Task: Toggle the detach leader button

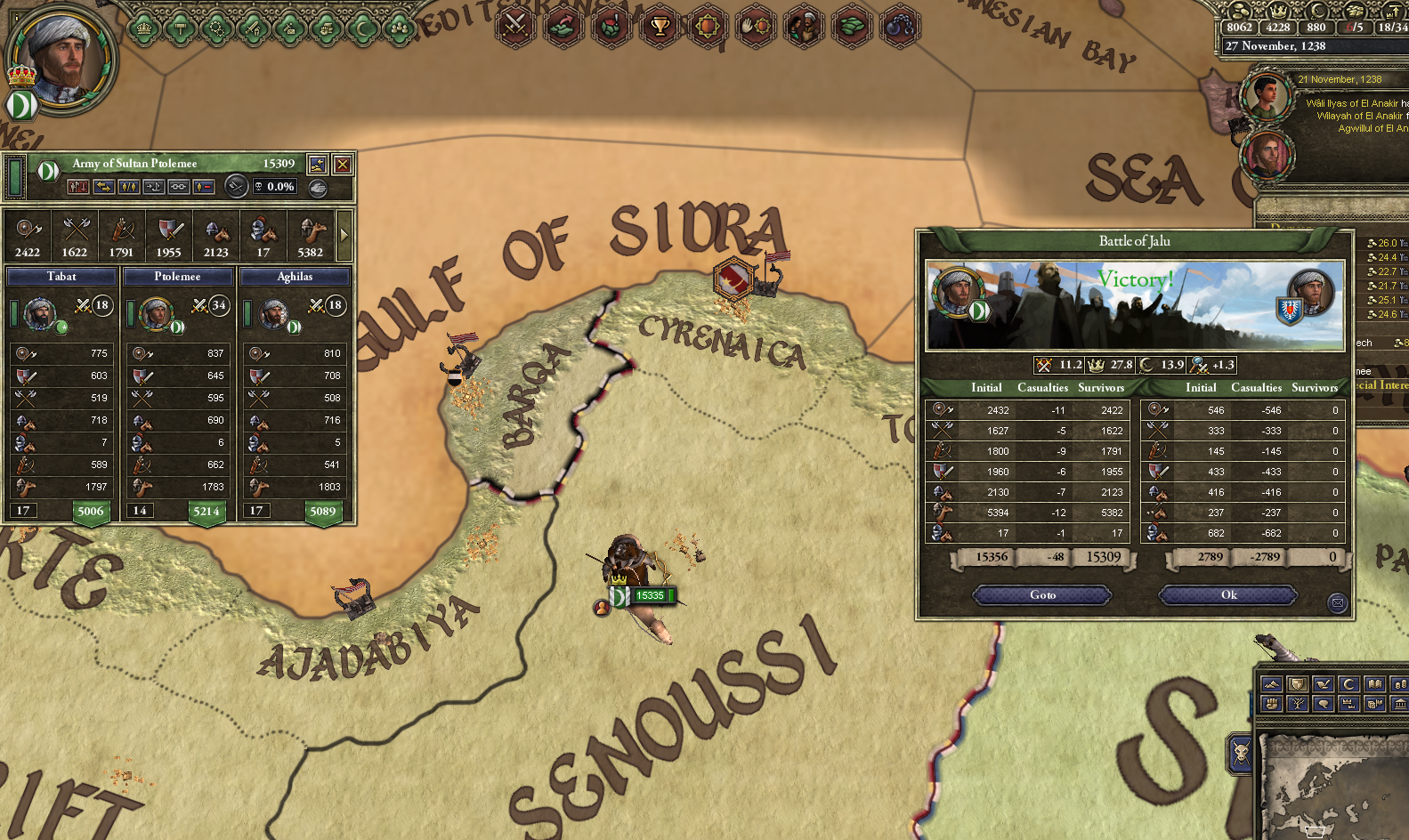Action: pyautogui.click(x=203, y=187)
